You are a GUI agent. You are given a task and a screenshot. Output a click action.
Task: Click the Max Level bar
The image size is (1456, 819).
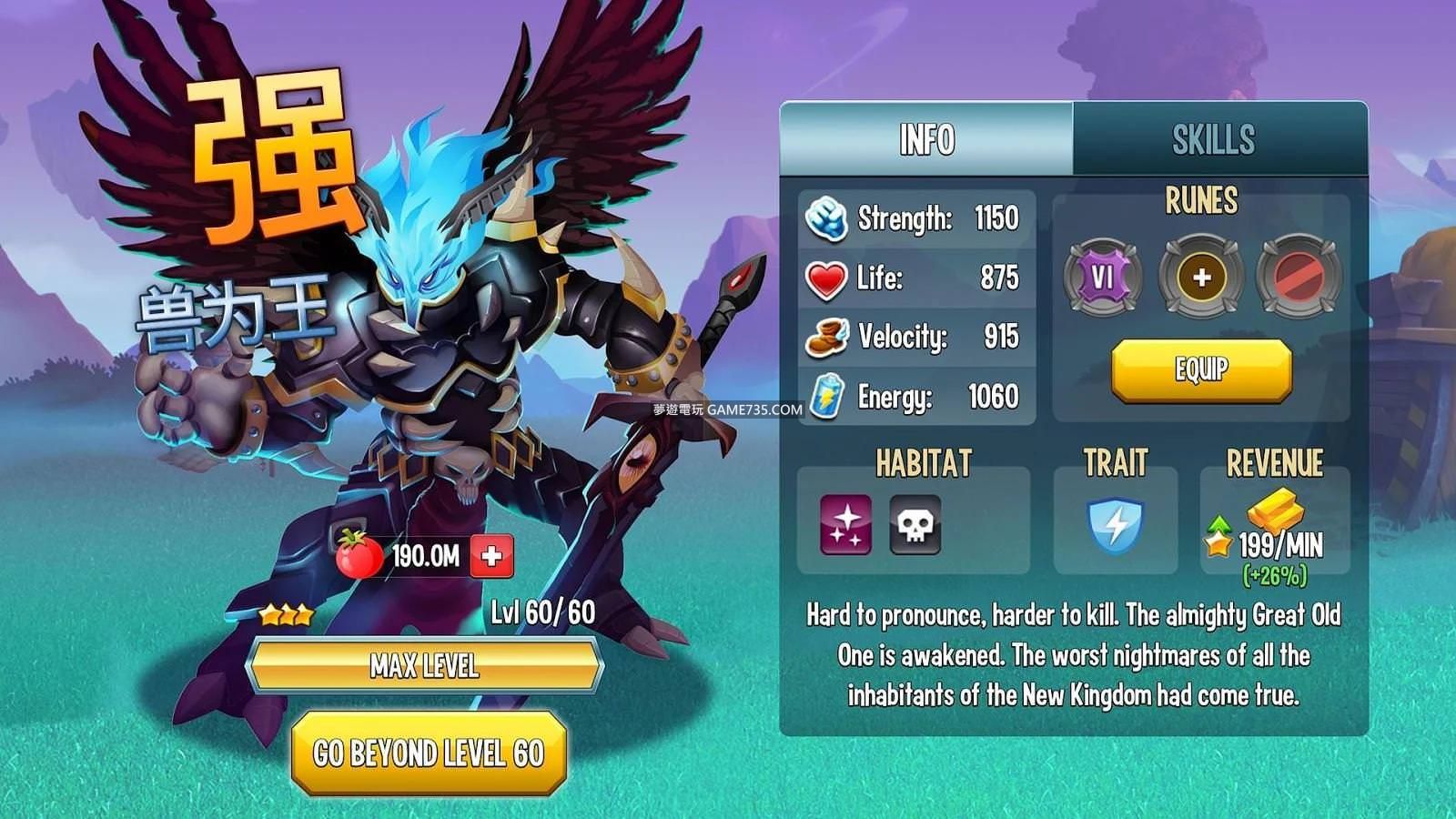424,666
